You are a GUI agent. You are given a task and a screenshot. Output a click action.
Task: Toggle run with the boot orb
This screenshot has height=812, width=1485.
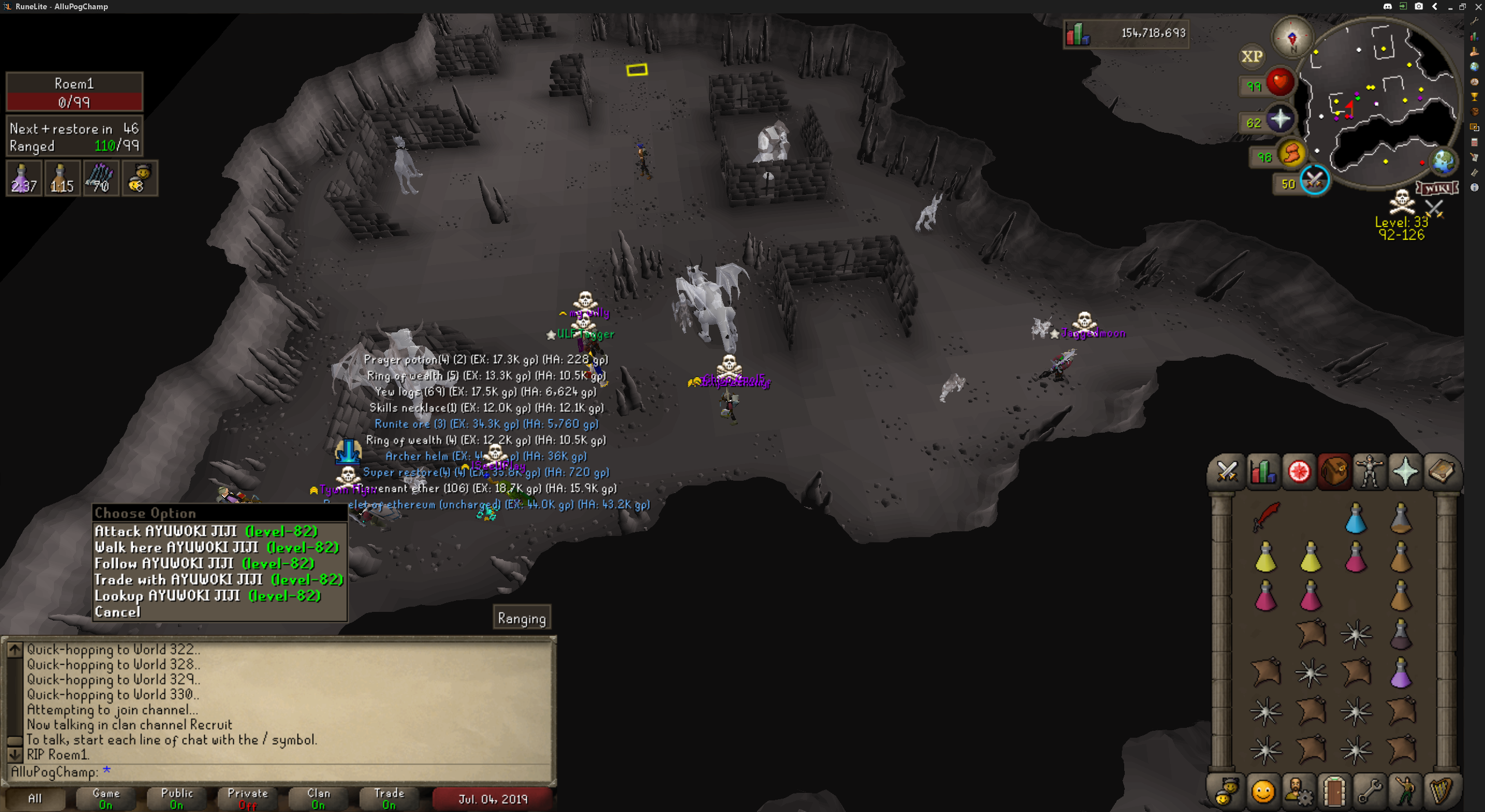point(1291,154)
